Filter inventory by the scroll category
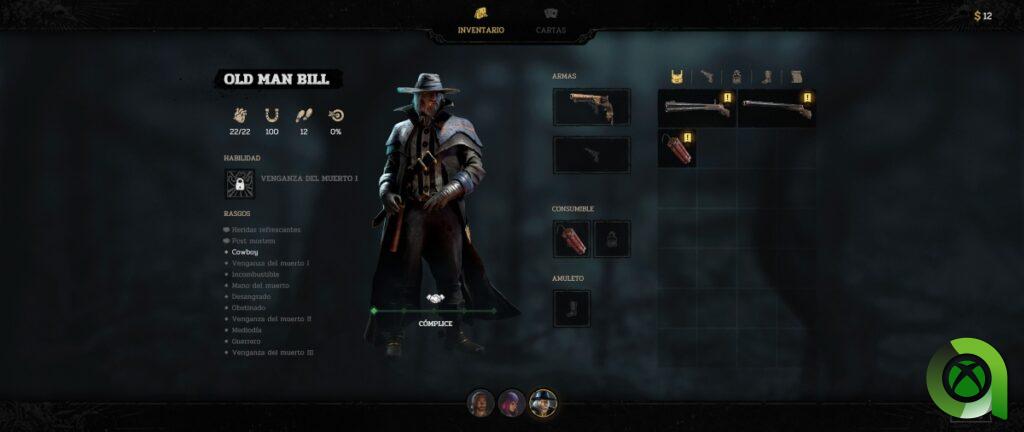The height and width of the screenshot is (432, 1024). point(797,76)
